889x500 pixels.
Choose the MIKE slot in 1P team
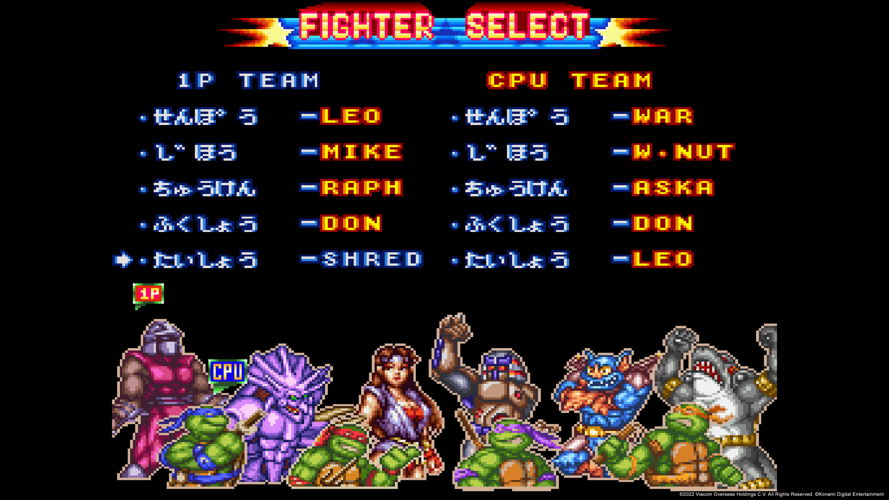tap(361, 152)
